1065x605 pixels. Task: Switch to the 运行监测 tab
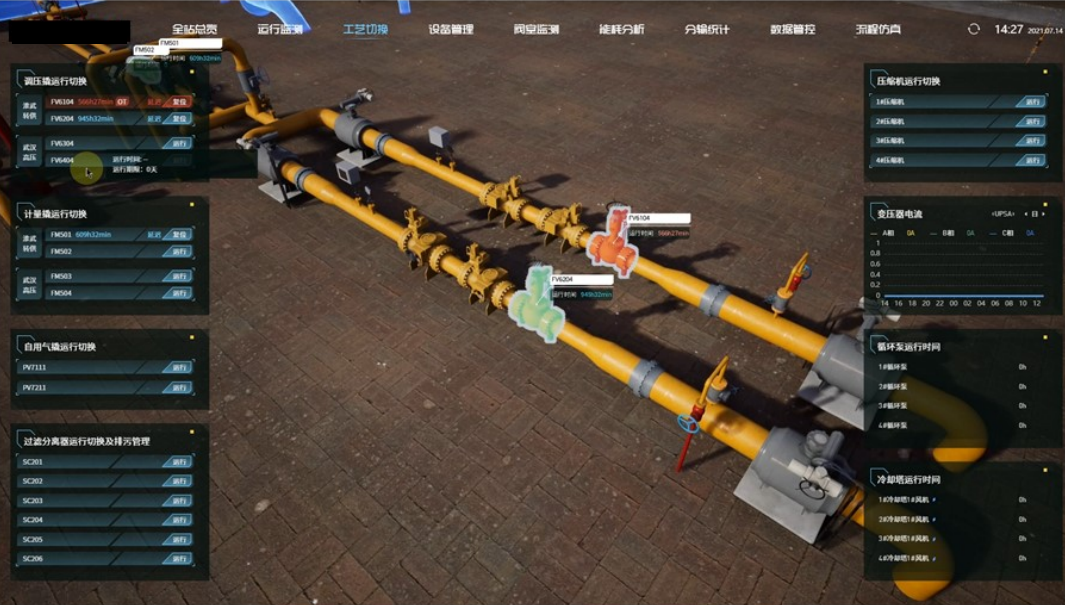[280, 29]
